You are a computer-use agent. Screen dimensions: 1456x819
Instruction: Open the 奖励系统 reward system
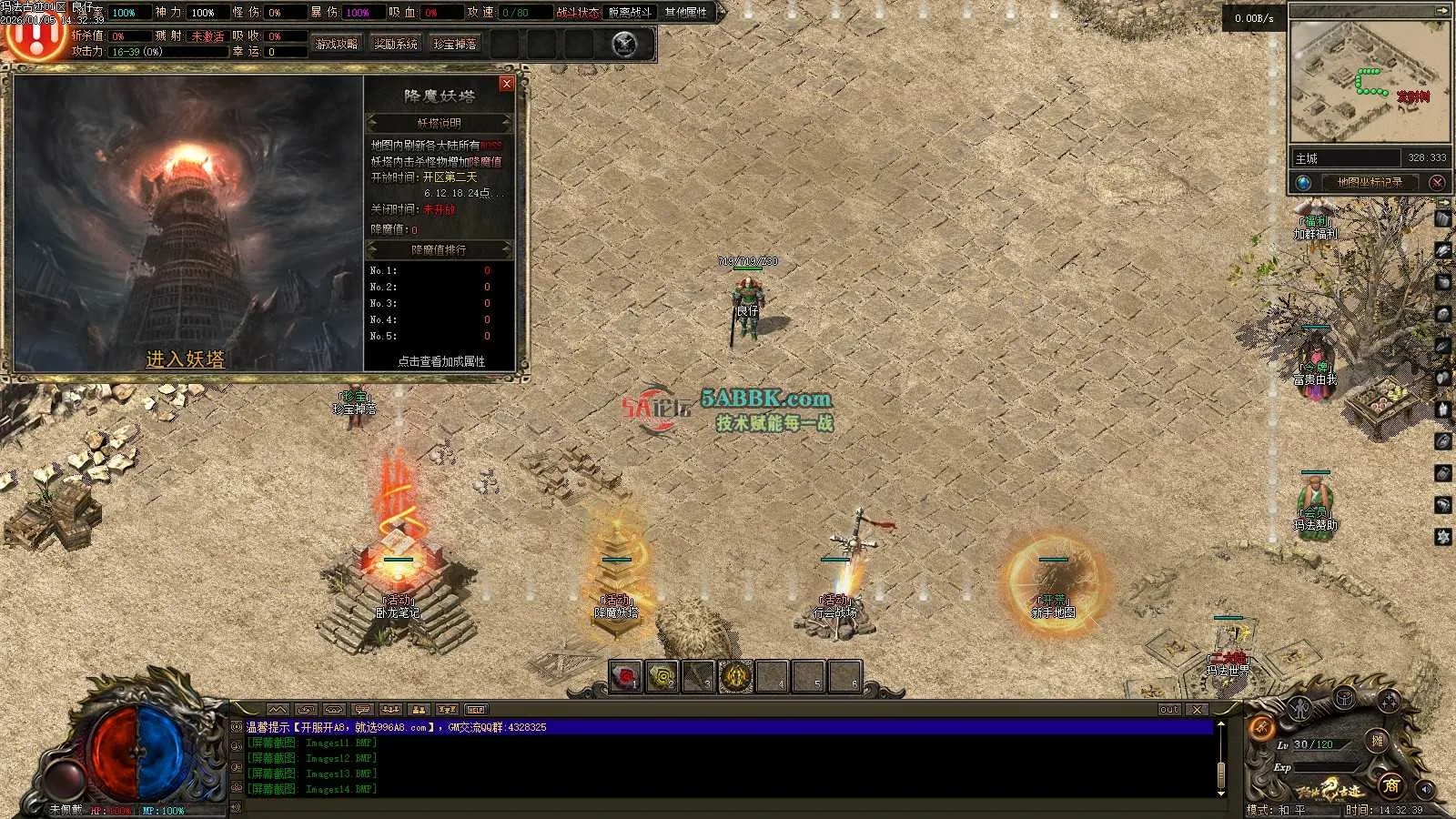[x=396, y=44]
